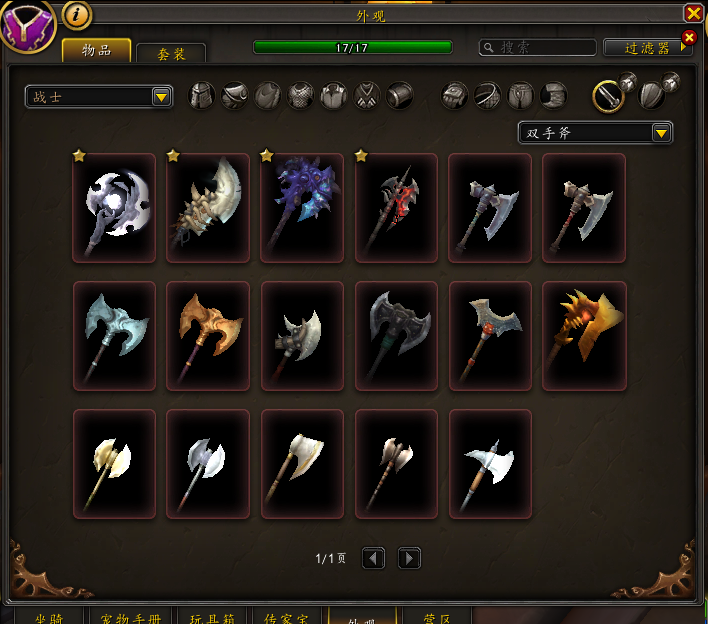Close the 外观 appearance window
This screenshot has width=708, height=624.
pos(693,13)
